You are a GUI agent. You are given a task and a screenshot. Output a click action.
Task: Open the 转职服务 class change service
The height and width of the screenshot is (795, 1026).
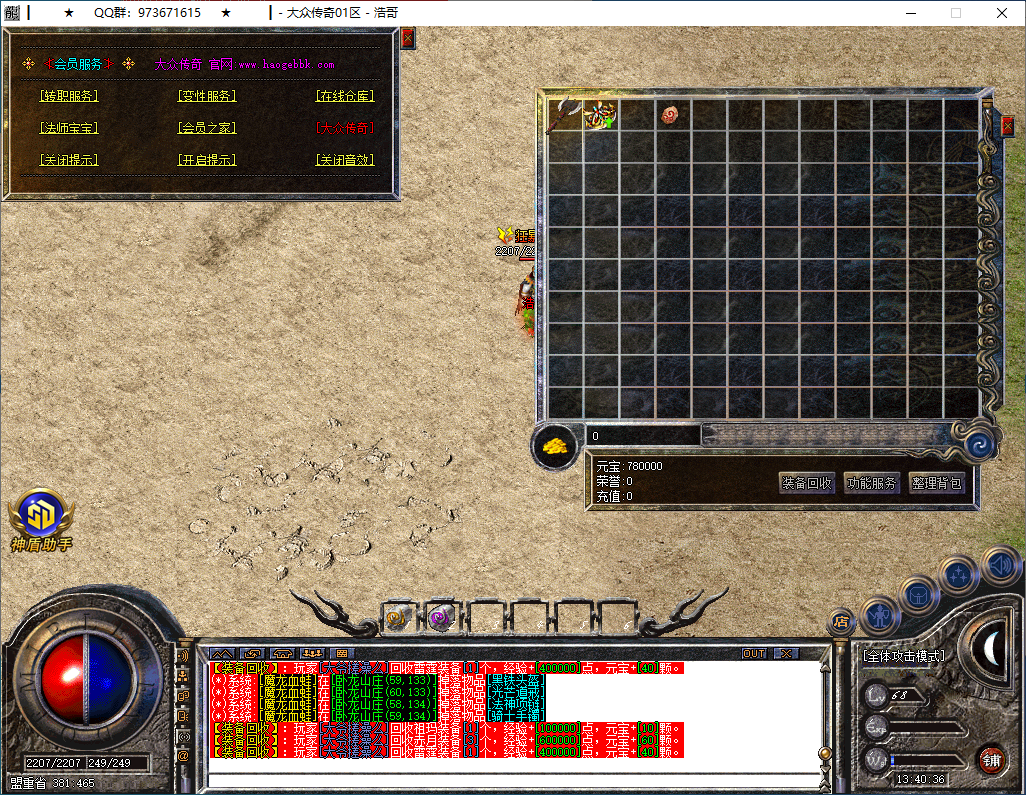(x=69, y=96)
